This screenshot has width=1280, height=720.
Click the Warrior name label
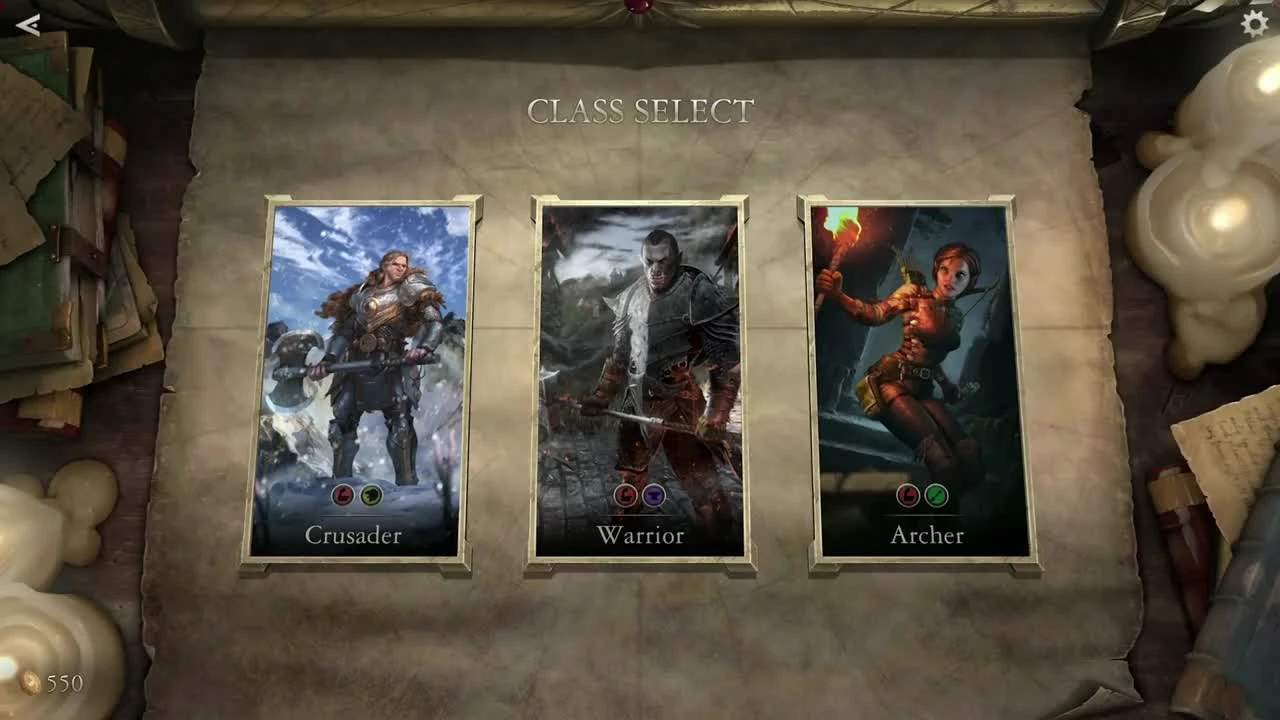[640, 536]
